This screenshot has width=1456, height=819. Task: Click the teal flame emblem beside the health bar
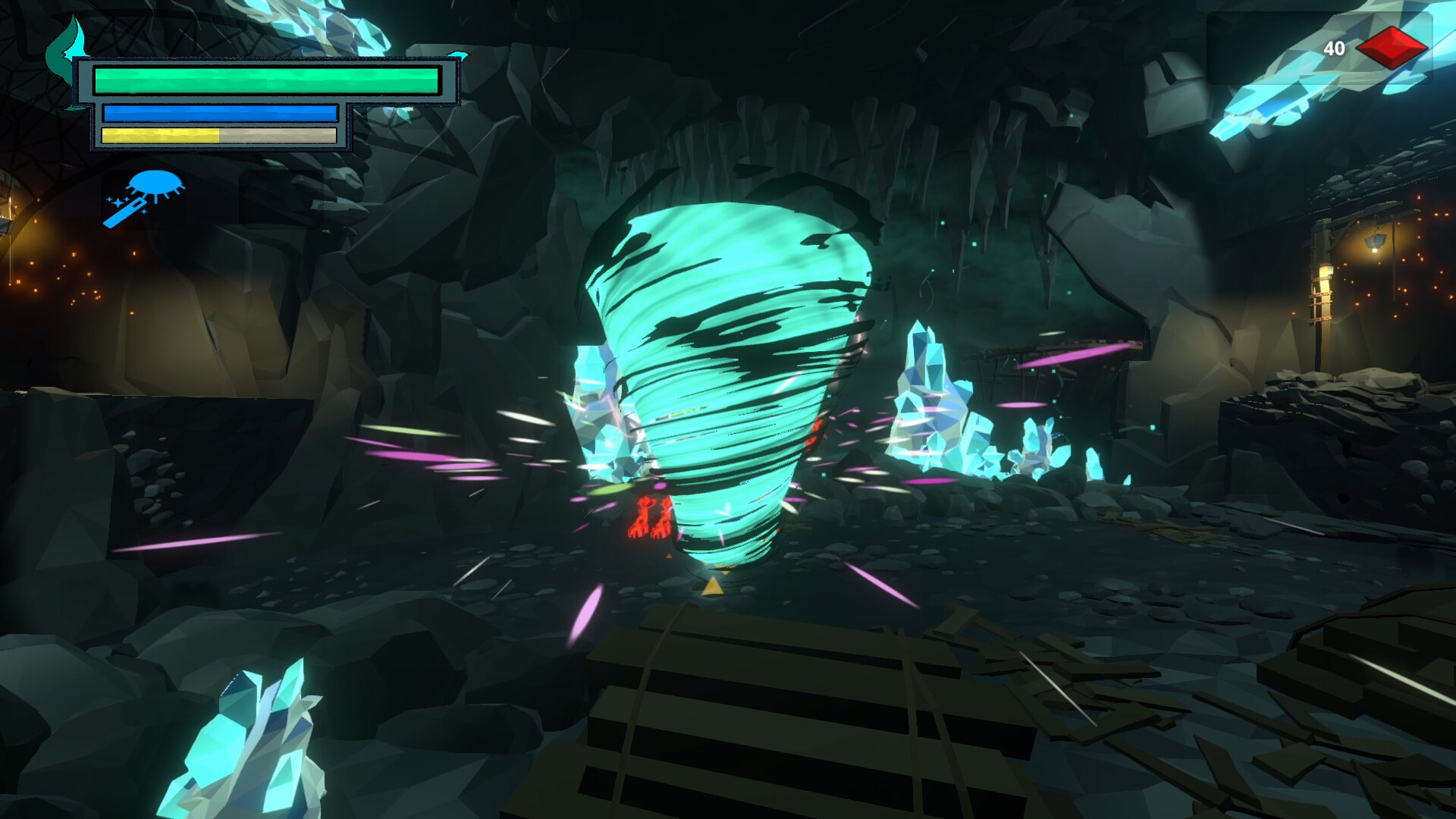click(x=67, y=53)
